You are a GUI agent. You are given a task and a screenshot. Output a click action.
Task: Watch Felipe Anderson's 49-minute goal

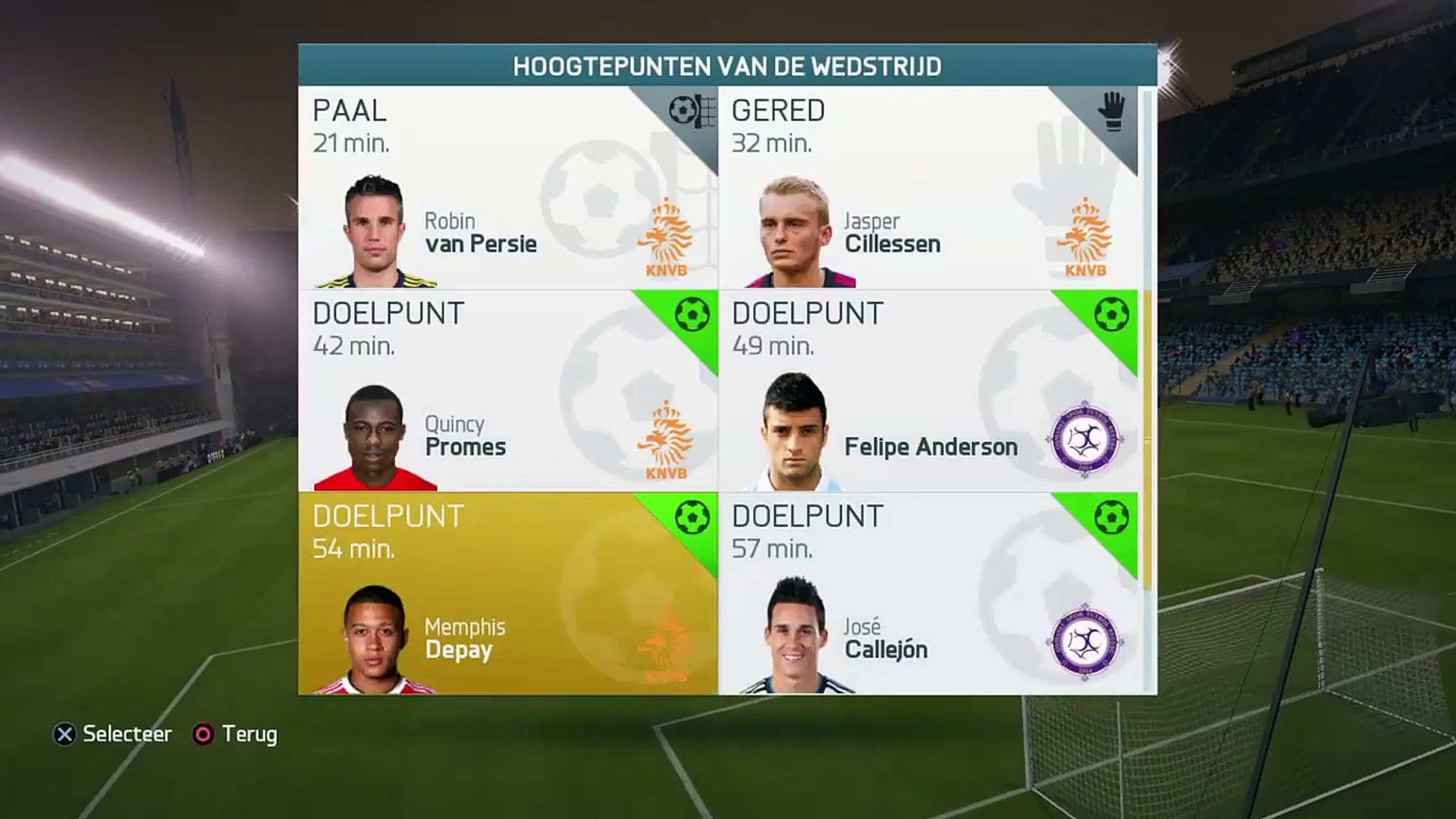[x=927, y=391]
